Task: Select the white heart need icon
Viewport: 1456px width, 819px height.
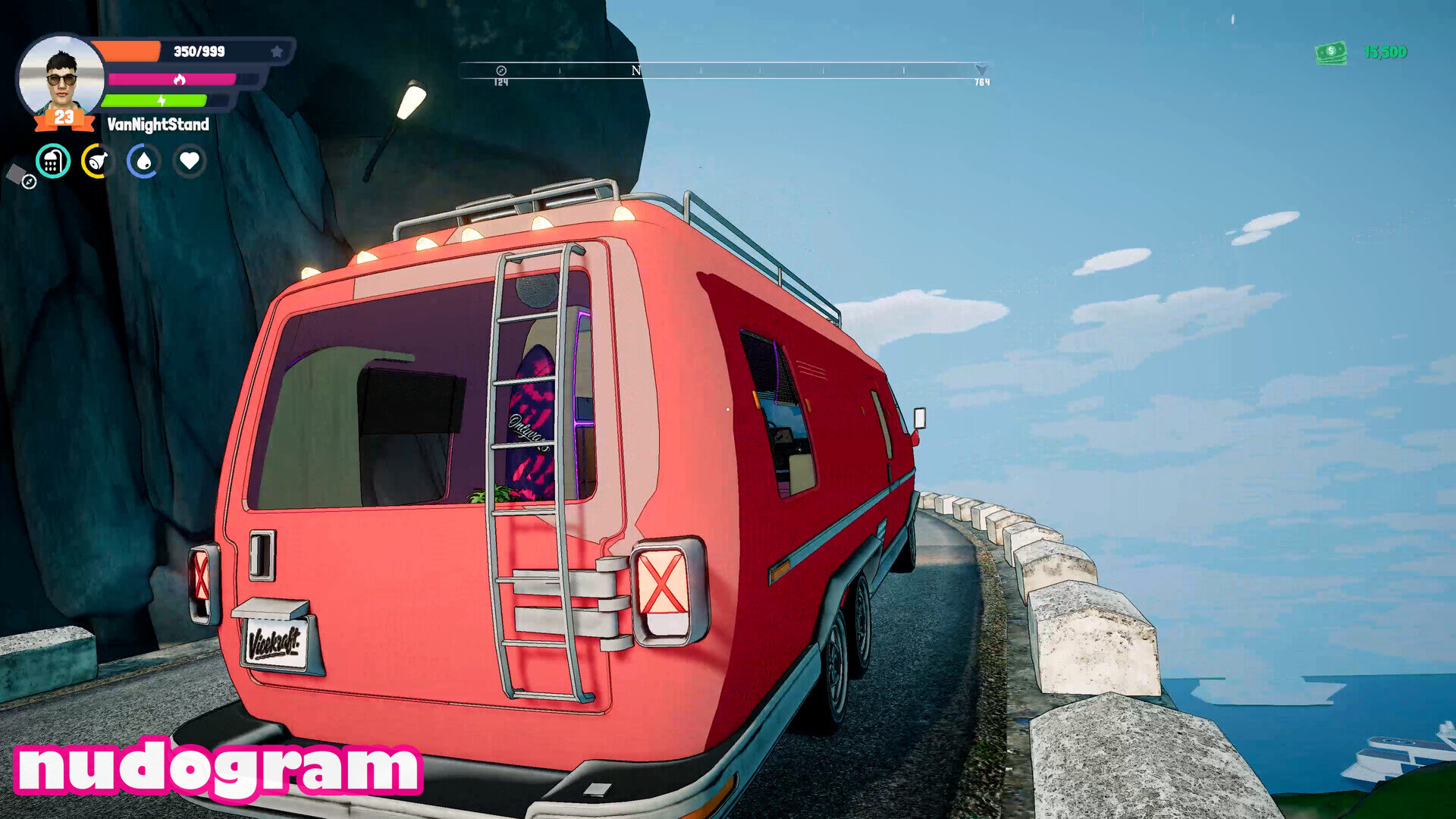Action: click(190, 161)
